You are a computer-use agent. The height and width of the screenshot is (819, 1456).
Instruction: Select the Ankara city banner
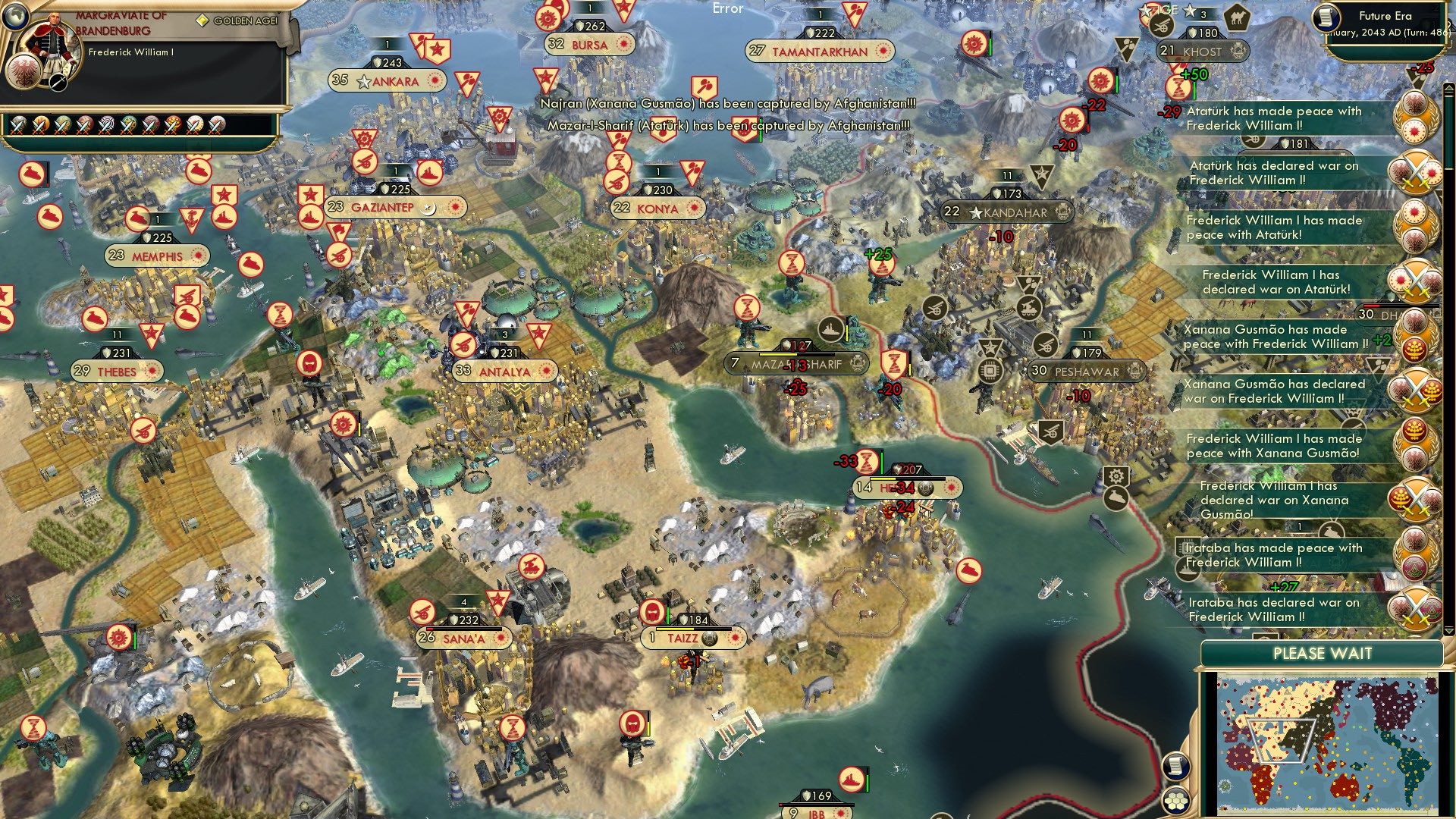pyautogui.click(x=386, y=81)
